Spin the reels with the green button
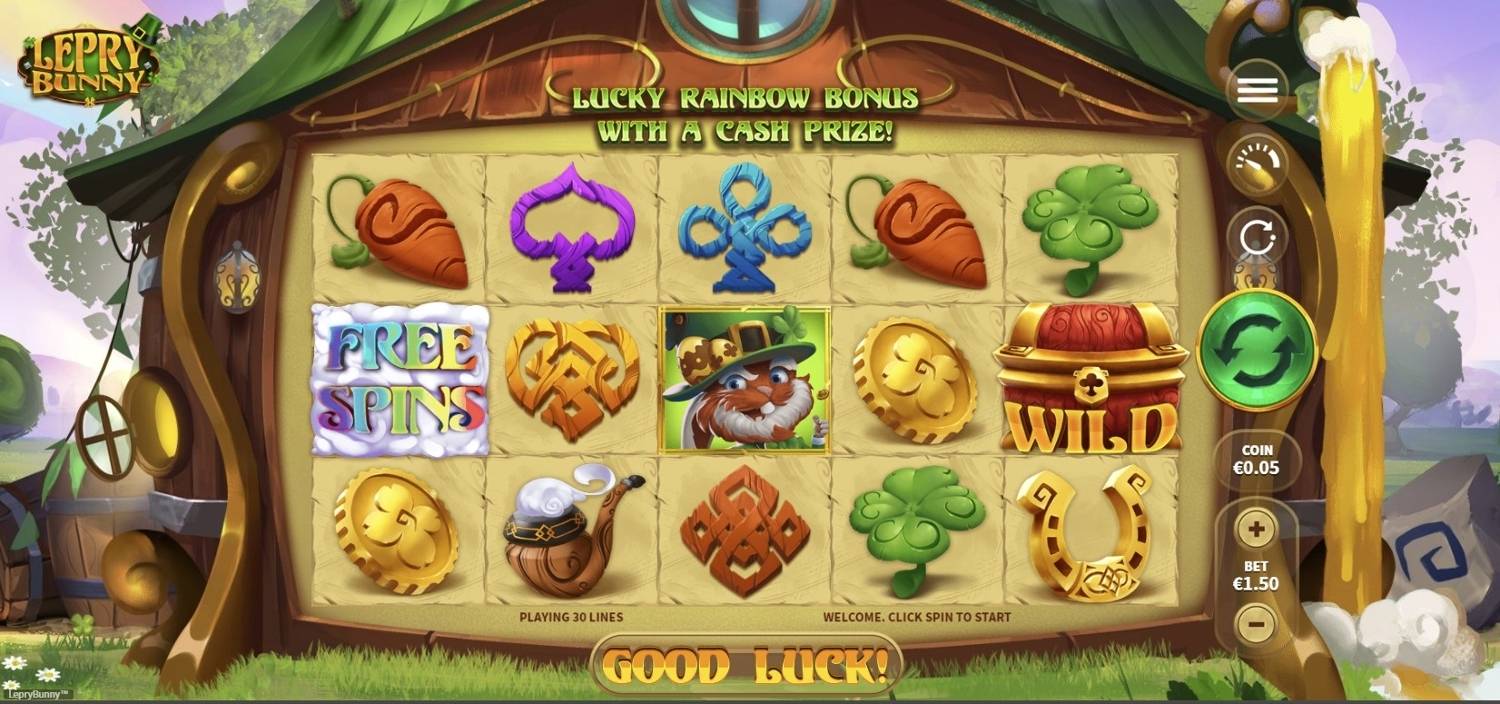The width and height of the screenshot is (1500, 704). point(1257,349)
